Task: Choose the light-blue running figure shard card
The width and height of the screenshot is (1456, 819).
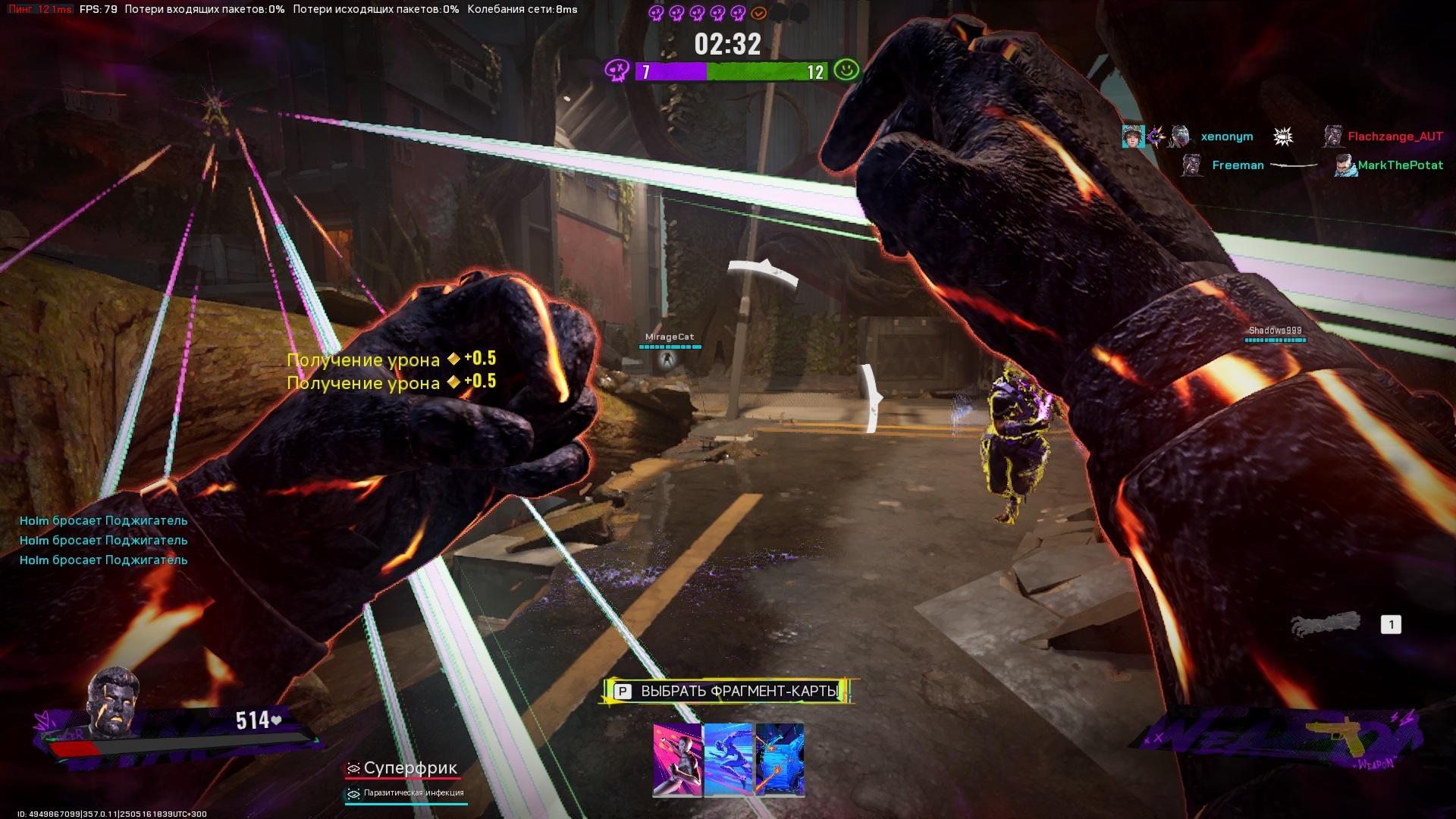Action: 728,760
